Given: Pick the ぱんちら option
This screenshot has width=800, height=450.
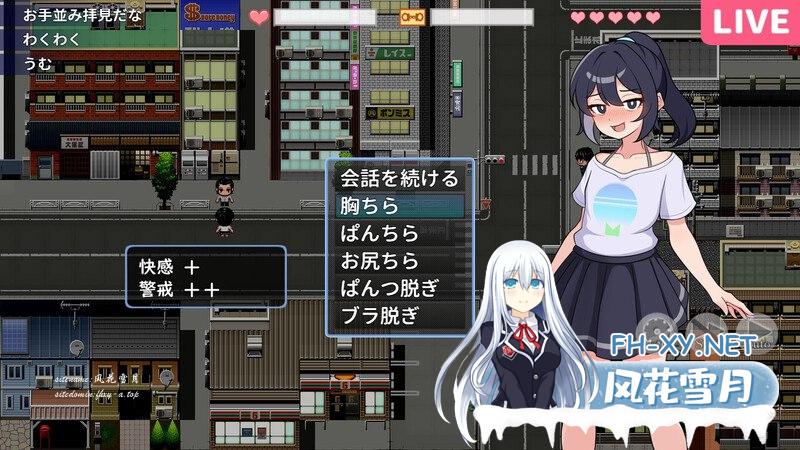Looking at the screenshot, I should 399,234.
